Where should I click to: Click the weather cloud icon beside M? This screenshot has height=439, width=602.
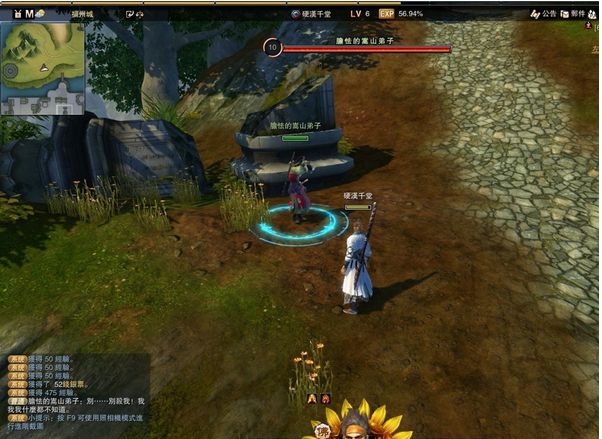tap(41, 14)
